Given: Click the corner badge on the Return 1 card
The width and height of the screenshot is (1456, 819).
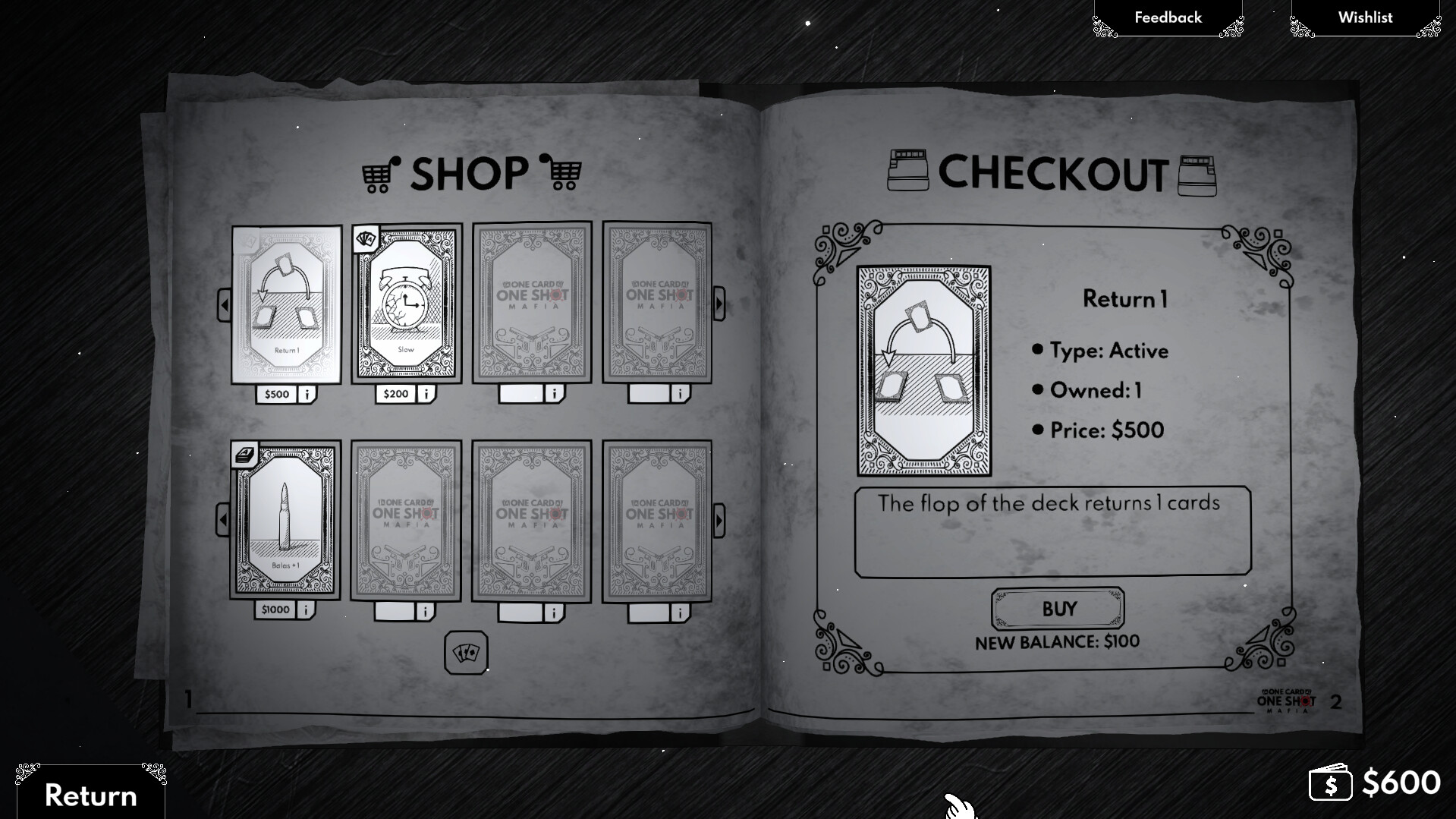Looking at the screenshot, I should [x=247, y=241].
